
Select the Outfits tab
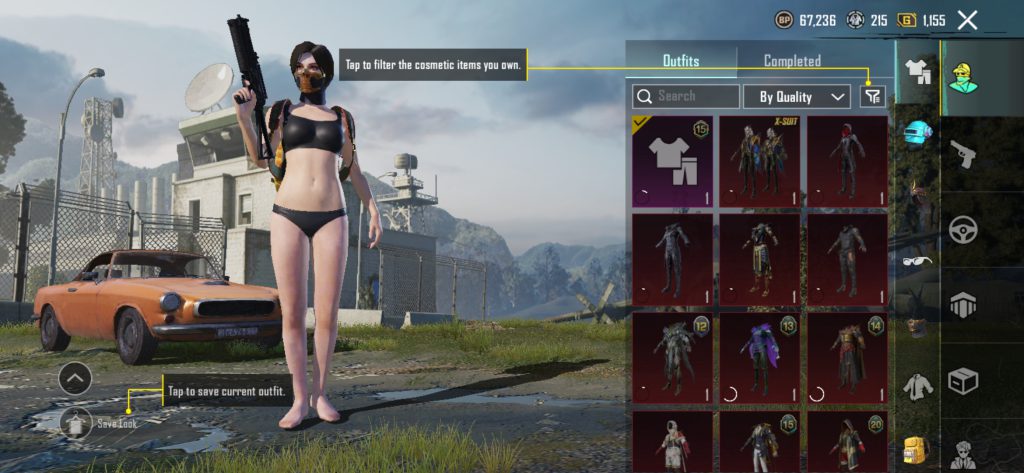click(681, 61)
